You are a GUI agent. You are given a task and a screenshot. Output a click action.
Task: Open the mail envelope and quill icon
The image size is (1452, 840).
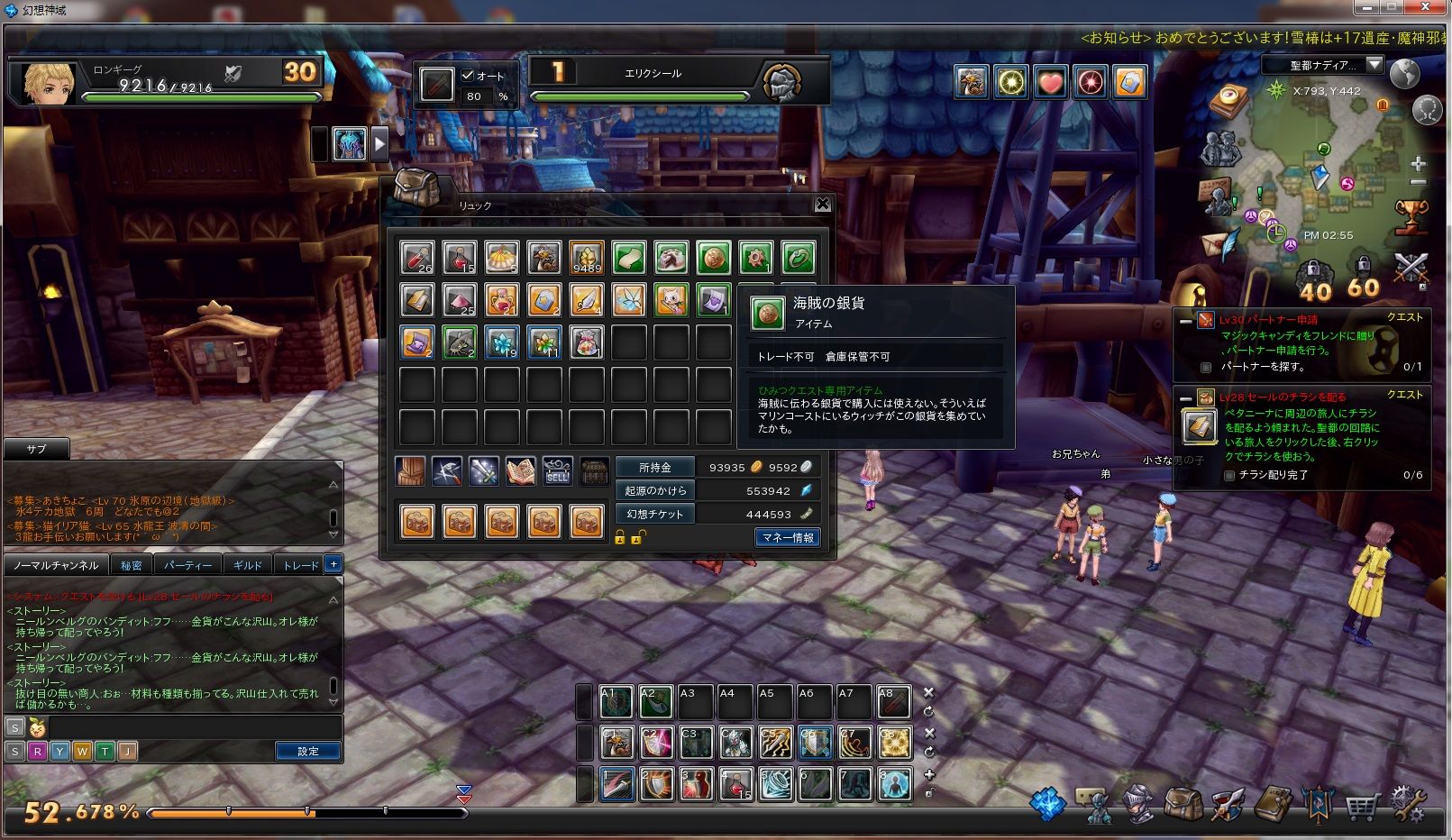pos(1219,244)
